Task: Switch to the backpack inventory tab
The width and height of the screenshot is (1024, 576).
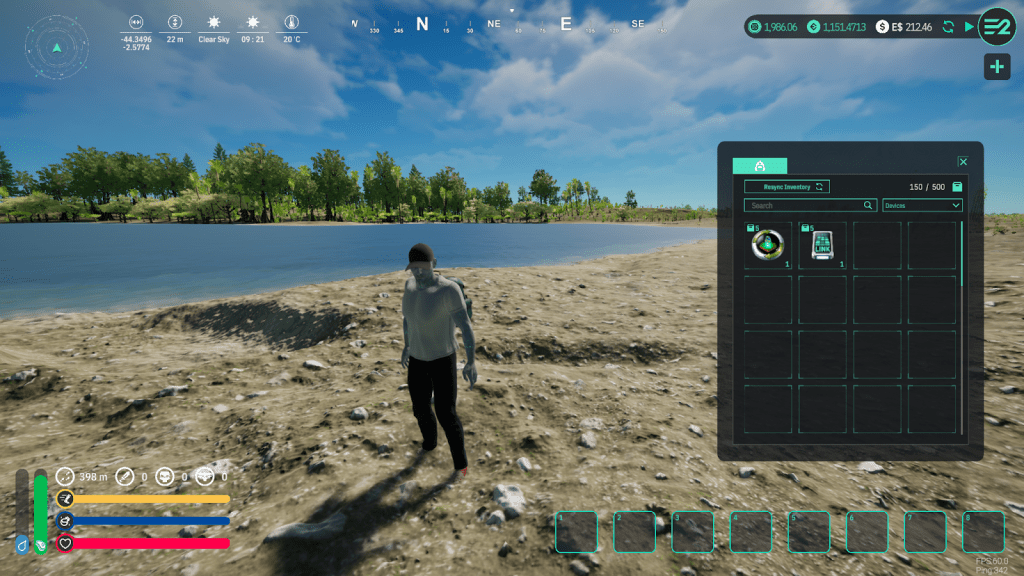Action: tap(760, 166)
